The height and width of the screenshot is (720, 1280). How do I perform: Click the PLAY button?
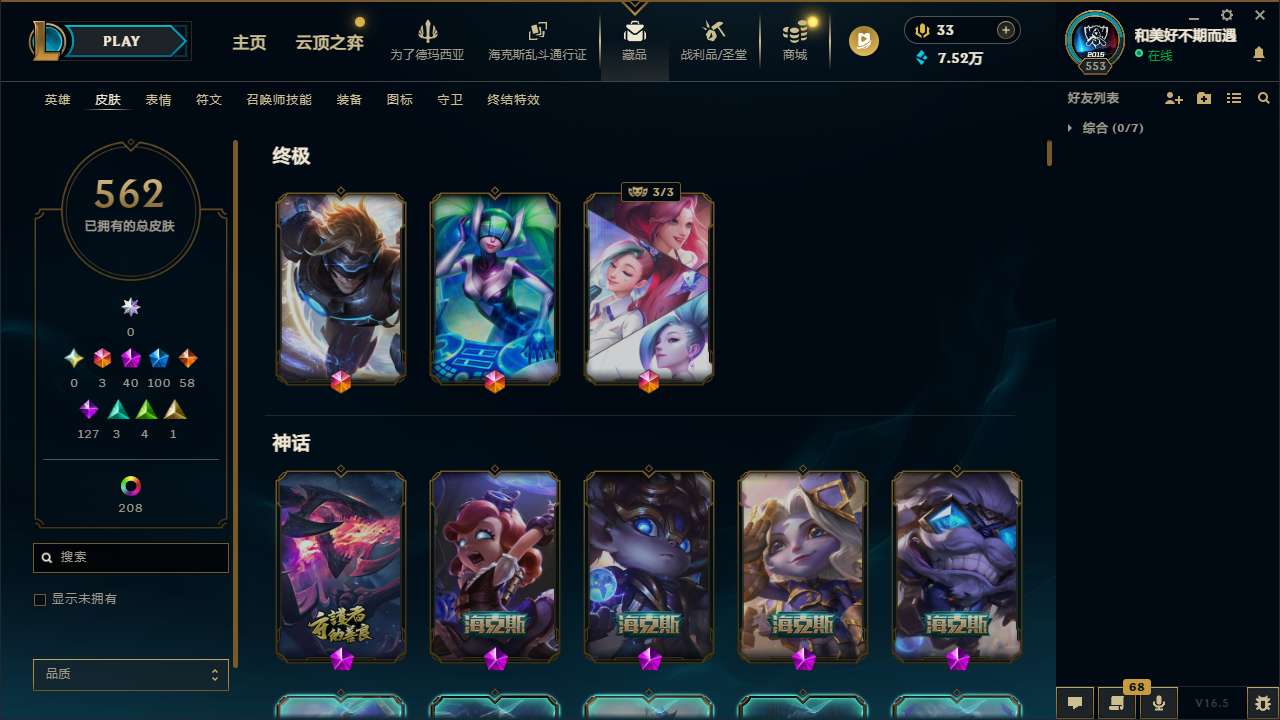click(x=121, y=41)
